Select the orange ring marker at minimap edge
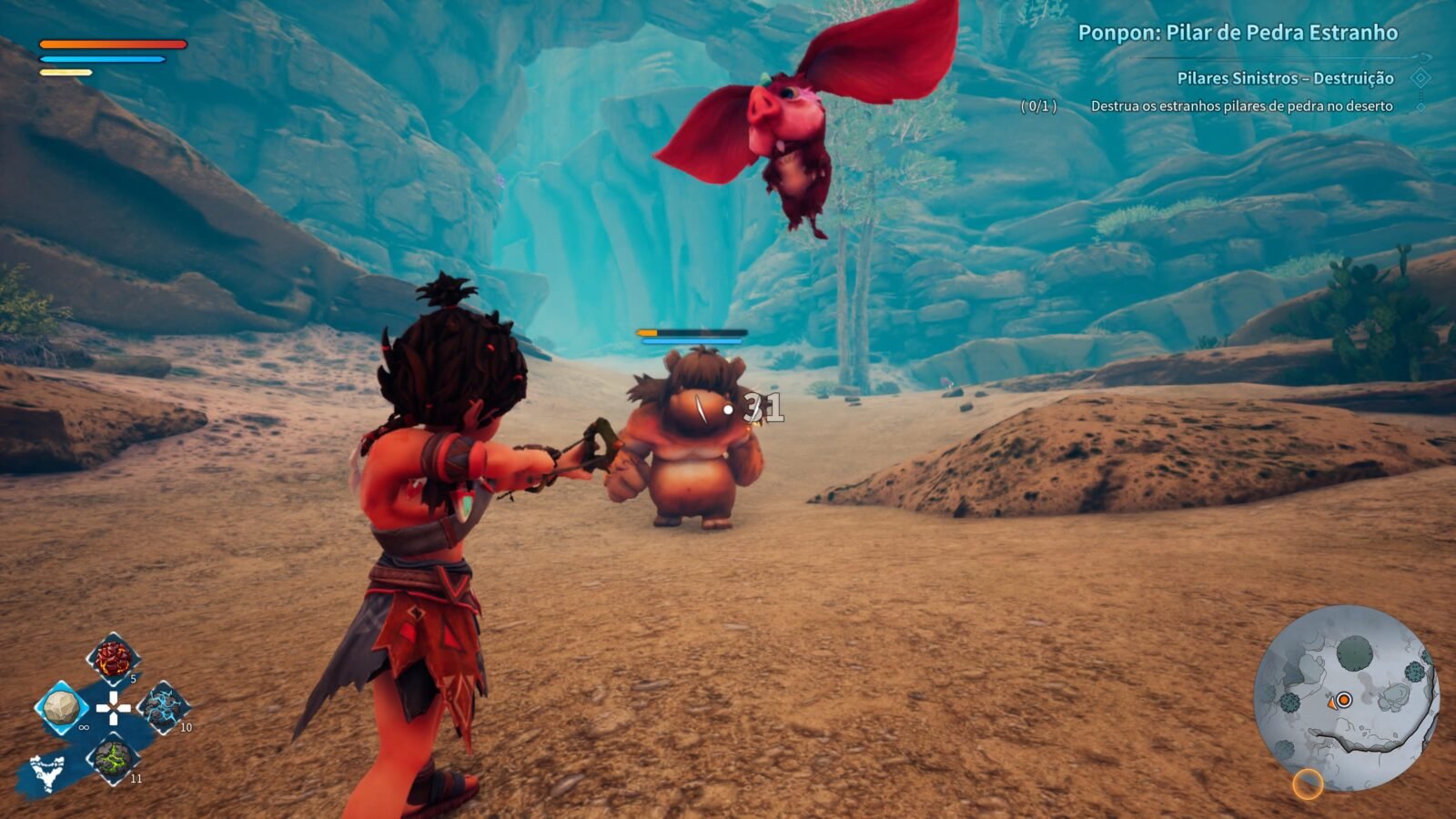This screenshot has height=819, width=1456. click(1308, 784)
